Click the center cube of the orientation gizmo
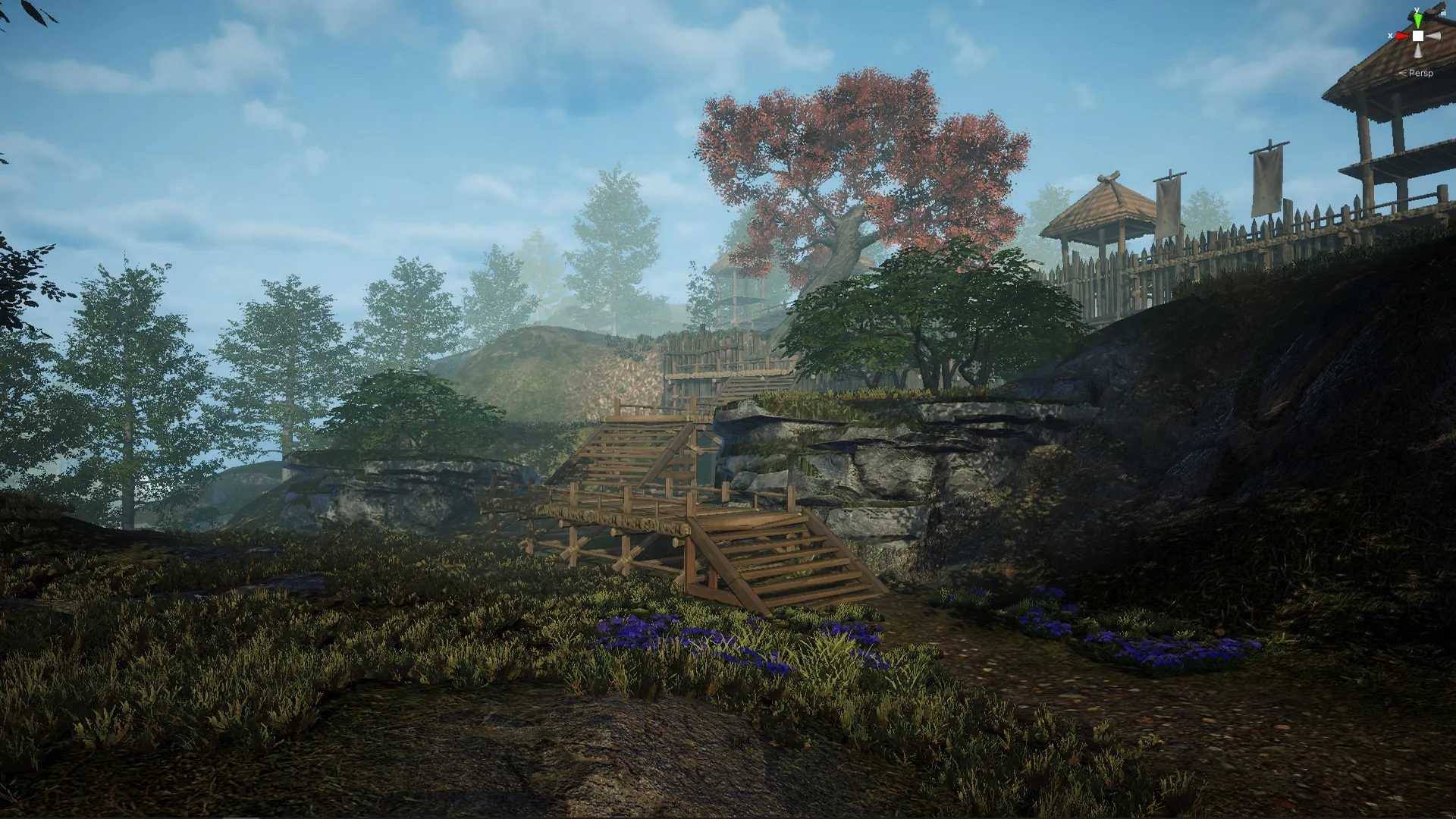The height and width of the screenshot is (819, 1456). (x=1418, y=36)
